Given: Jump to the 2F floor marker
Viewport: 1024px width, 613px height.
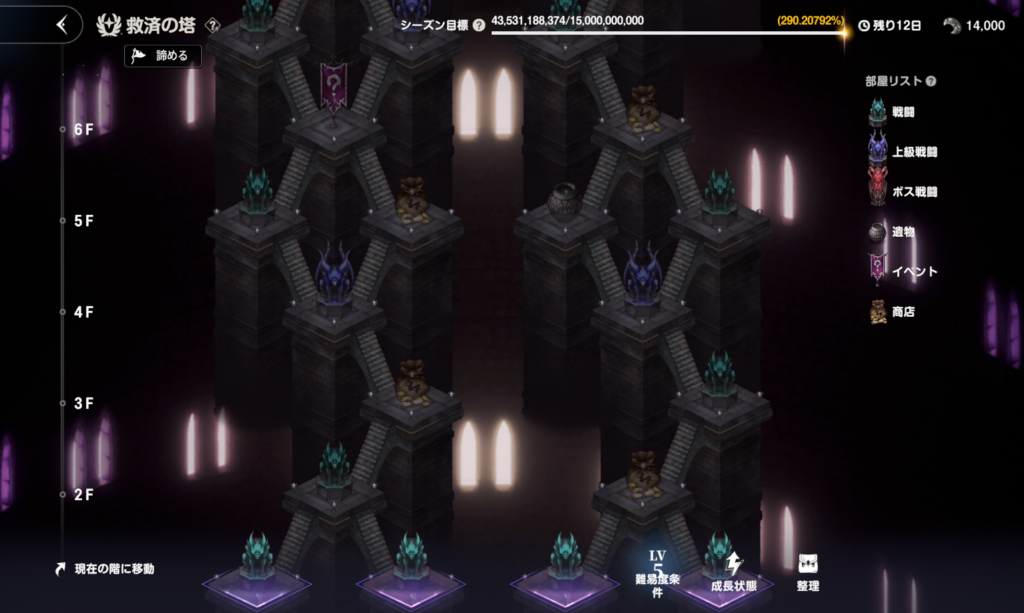Looking at the screenshot, I should click(x=83, y=494).
